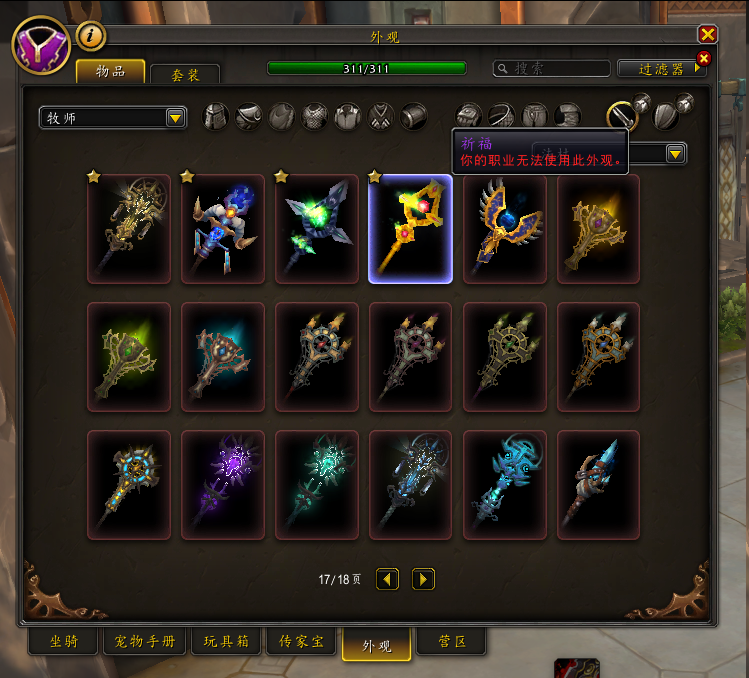Open the 宠物手册 pet journal tab
Viewport: 749px width, 678px height.
[145, 641]
